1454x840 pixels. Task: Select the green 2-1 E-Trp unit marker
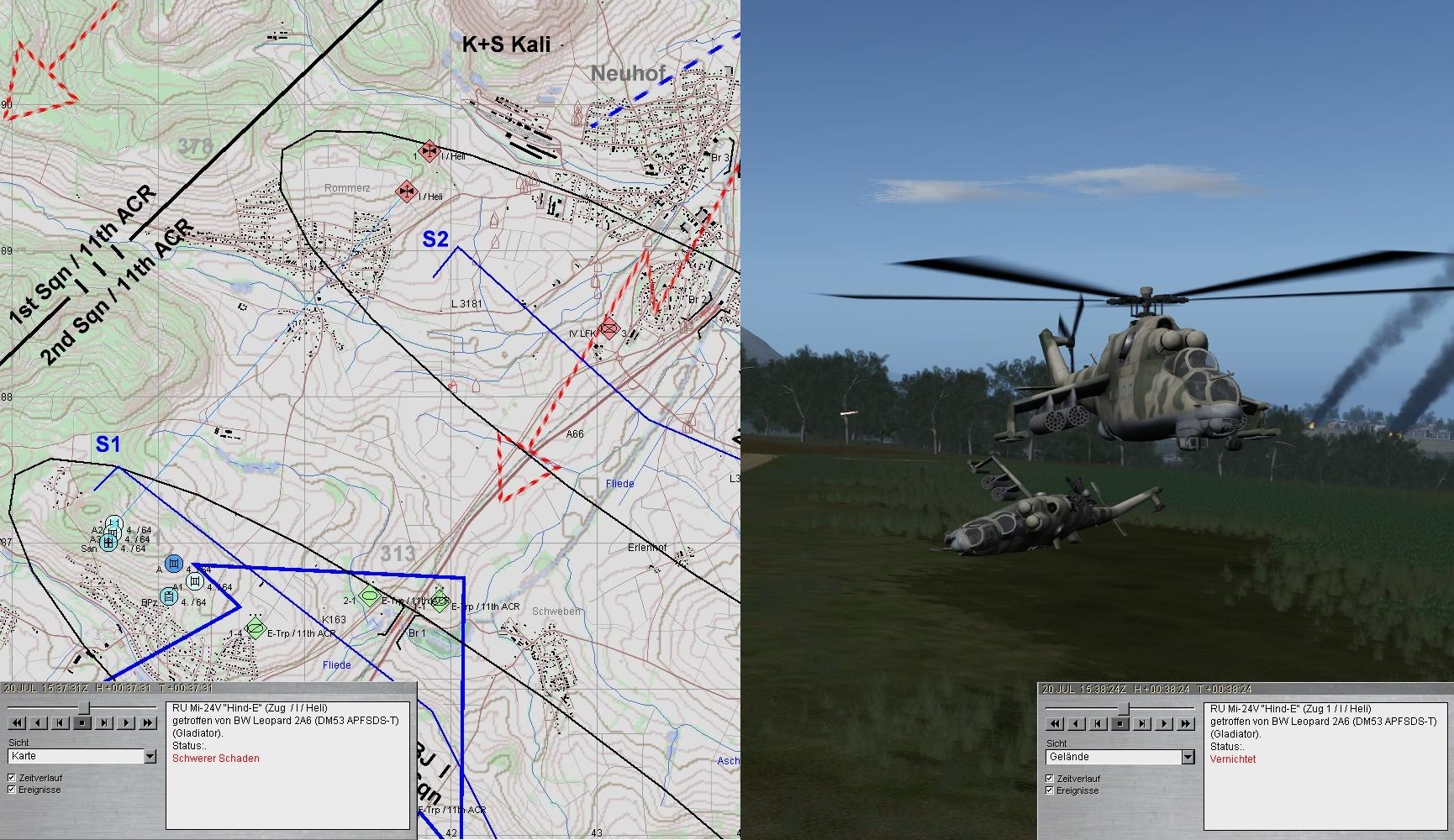(x=368, y=597)
